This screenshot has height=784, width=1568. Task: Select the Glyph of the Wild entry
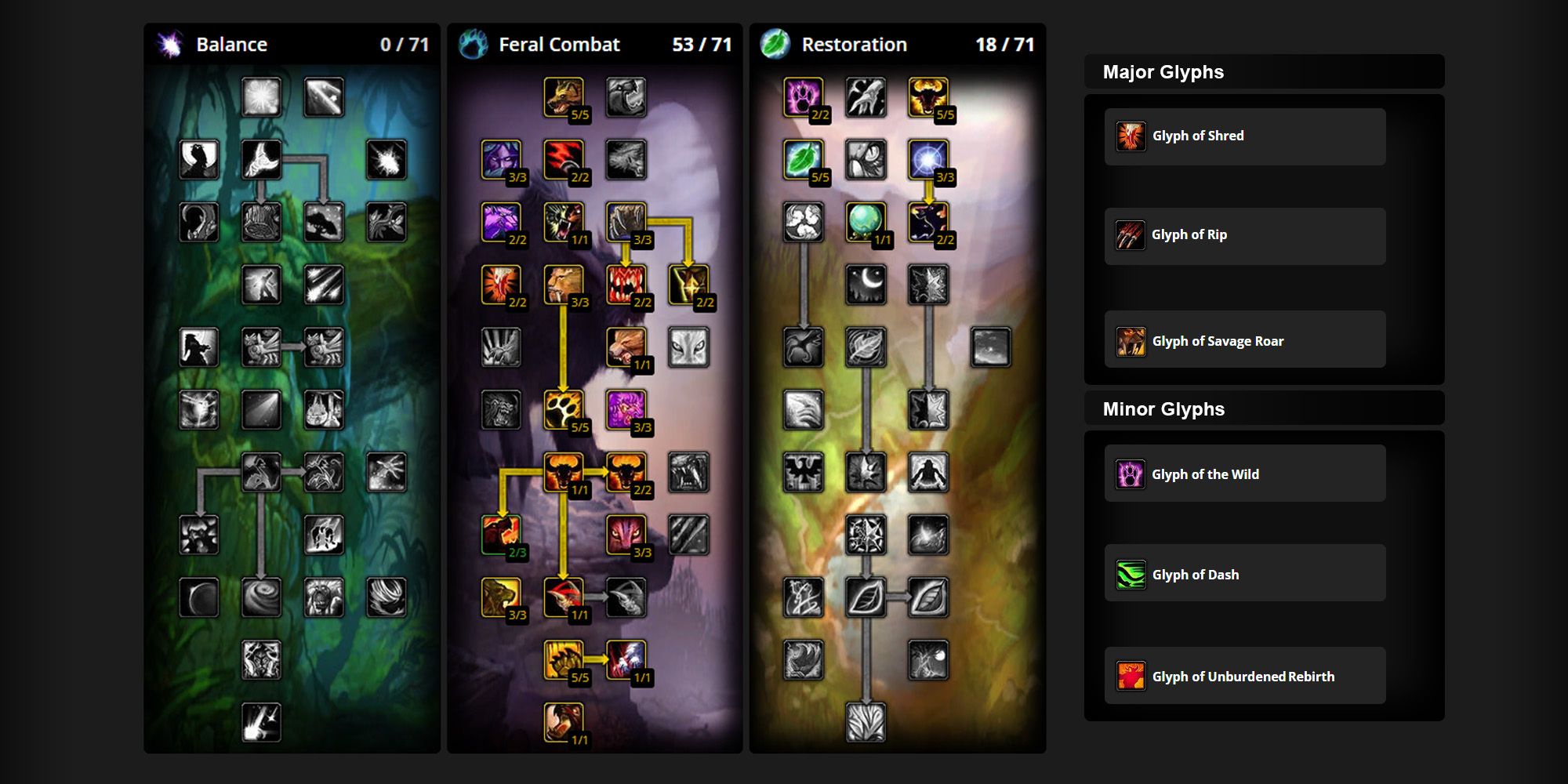pyautogui.click(x=1244, y=474)
